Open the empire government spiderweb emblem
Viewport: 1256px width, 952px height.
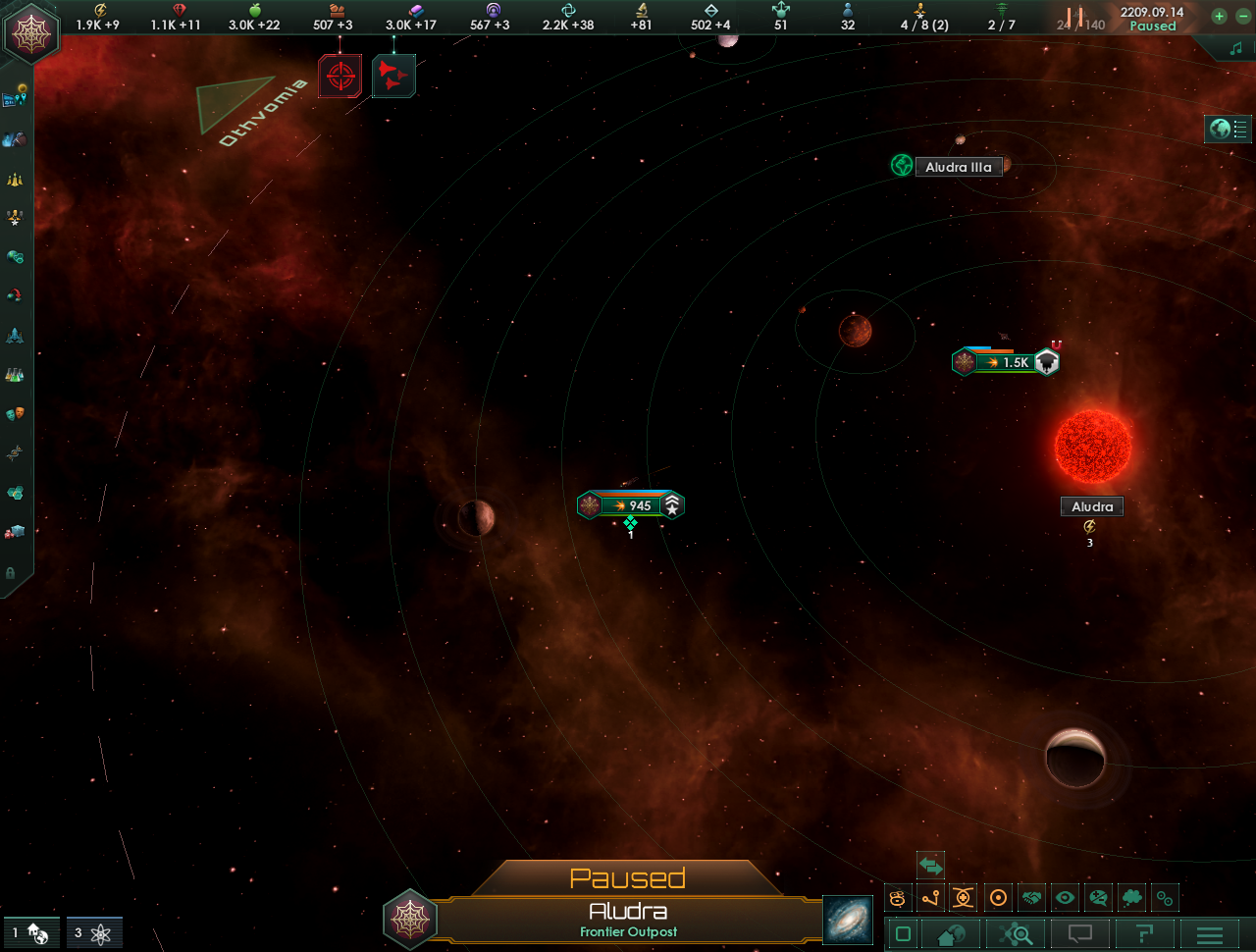[x=32, y=33]
